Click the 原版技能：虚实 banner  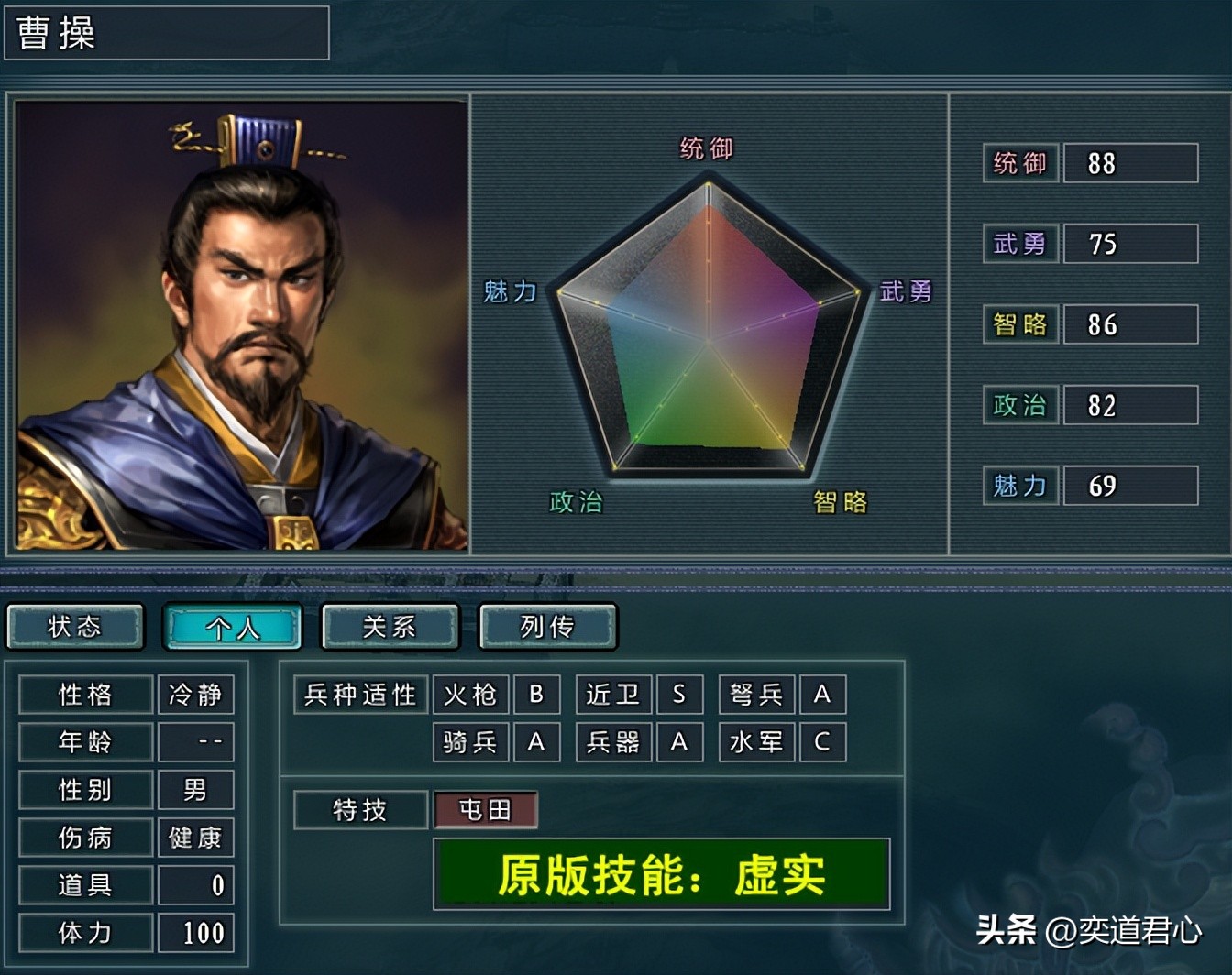662,874
